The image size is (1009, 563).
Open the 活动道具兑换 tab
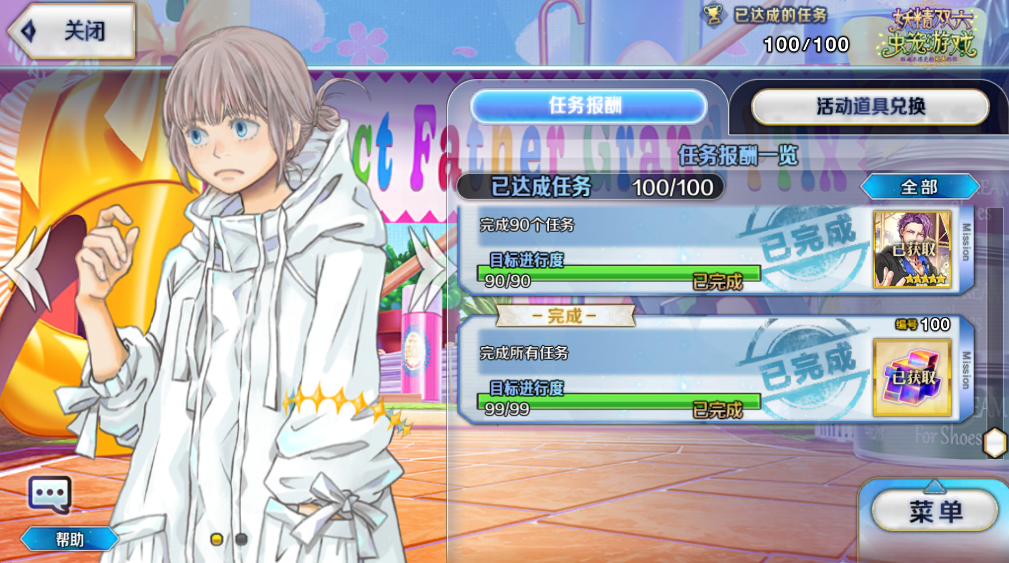coord(870,107)
